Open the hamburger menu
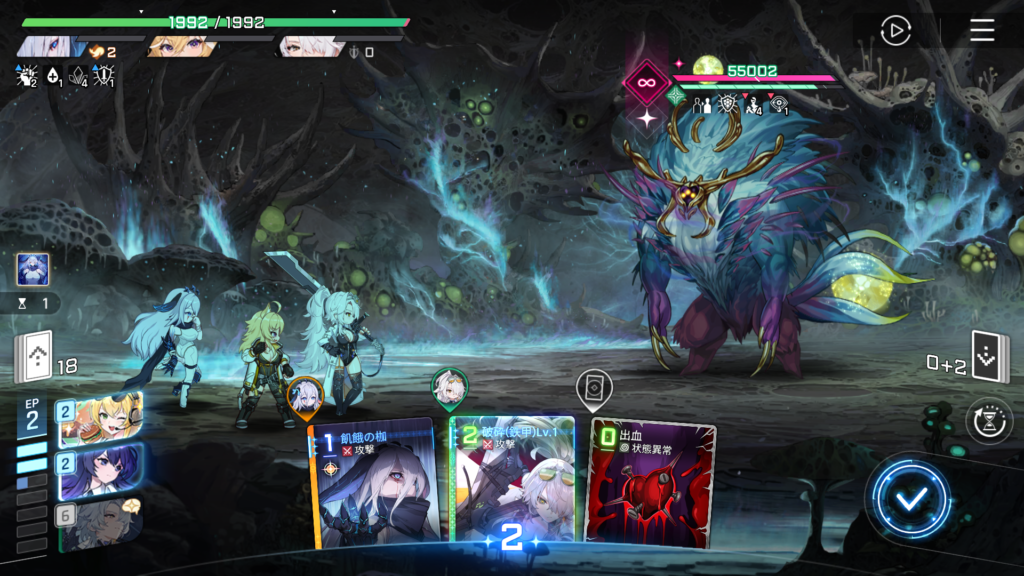This screenshot has height=576, width=1024. (x=982, y=31)
